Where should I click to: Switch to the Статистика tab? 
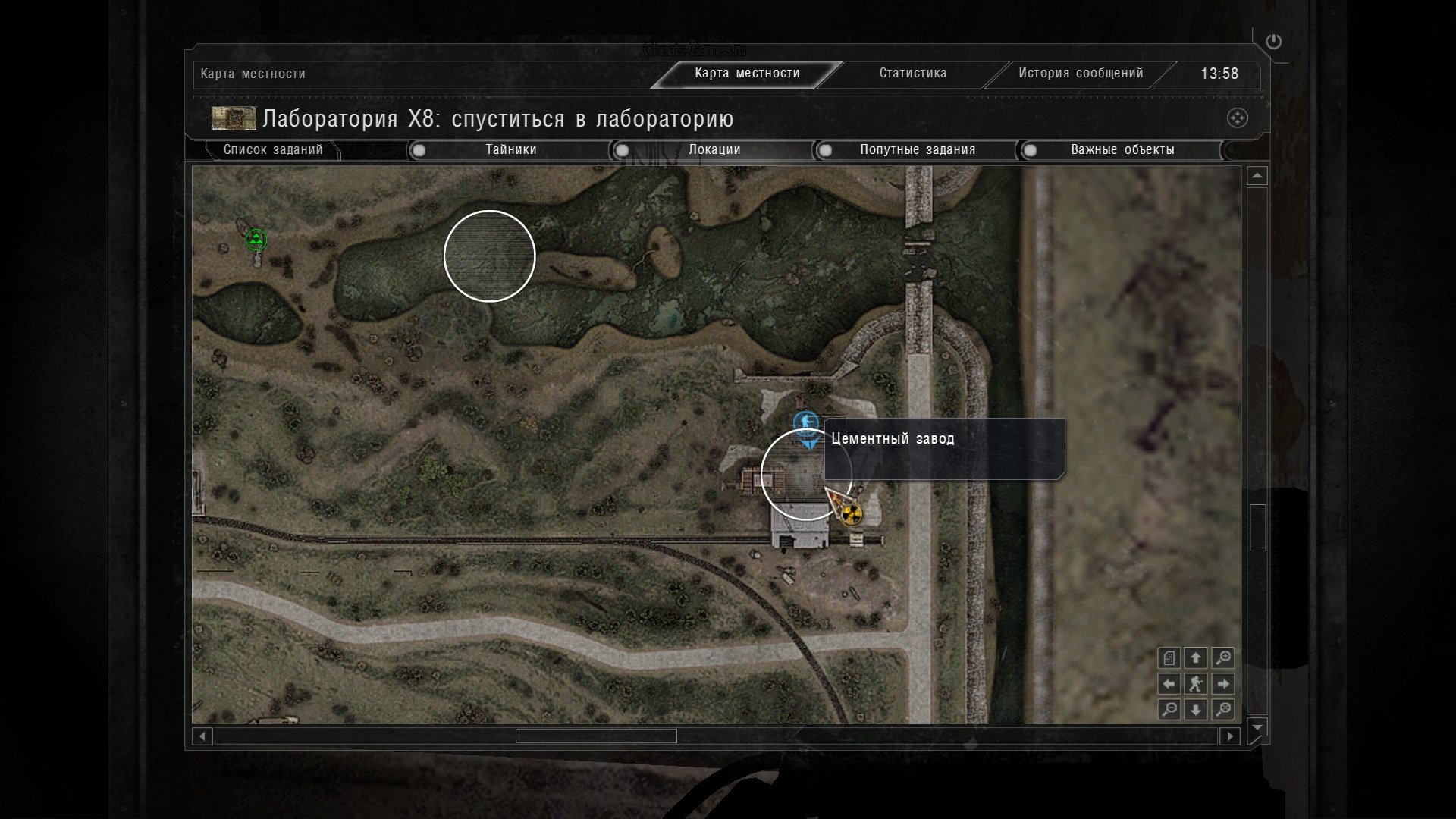[x=912, y=74]
